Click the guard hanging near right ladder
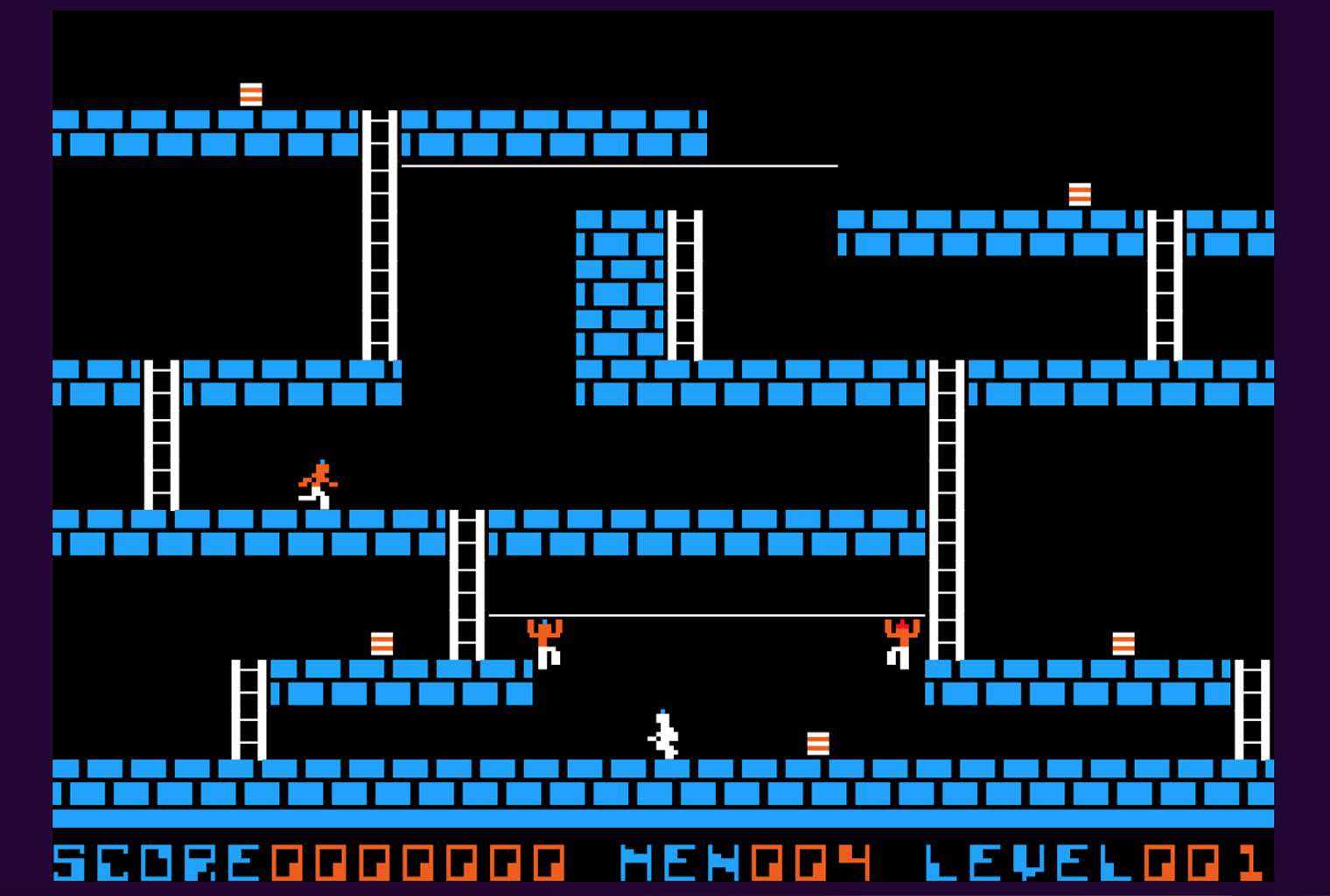The width and height of the screenshot is (1330, 896). [x=901, y=643]
